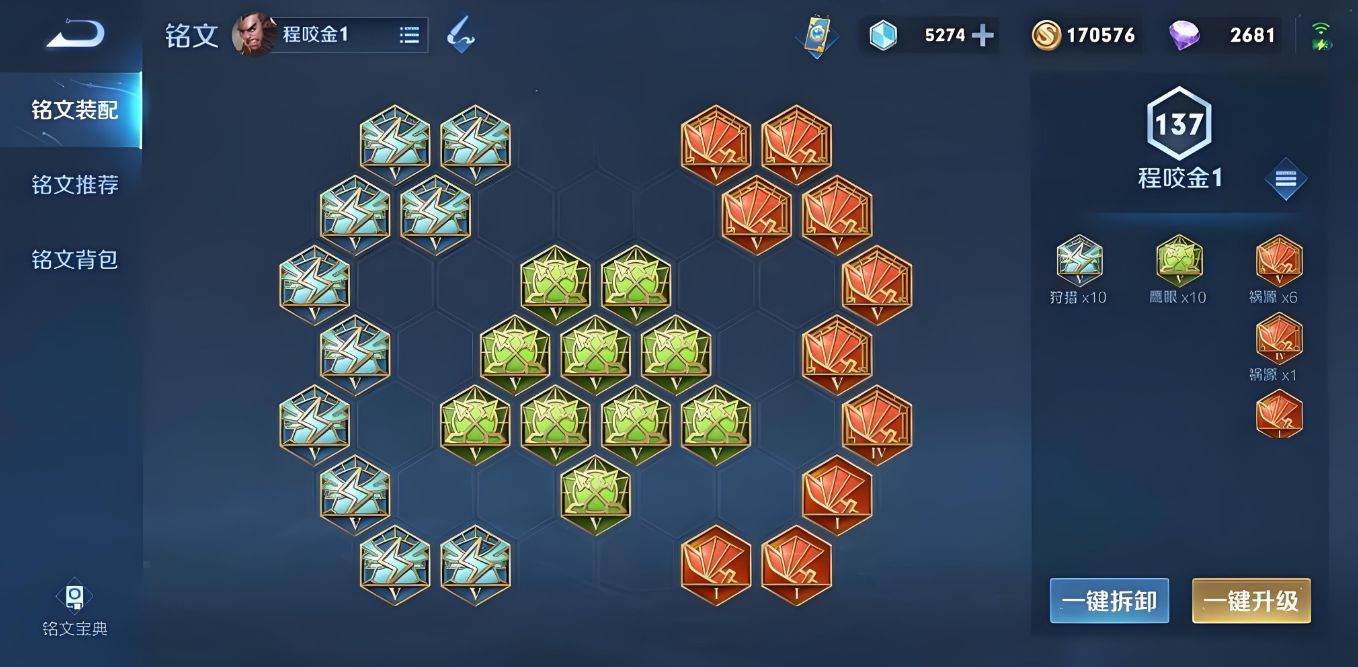The height and width of the screenshot is (667, 1358).
Task: Go back using the return arrow
Action: (75, 35)
